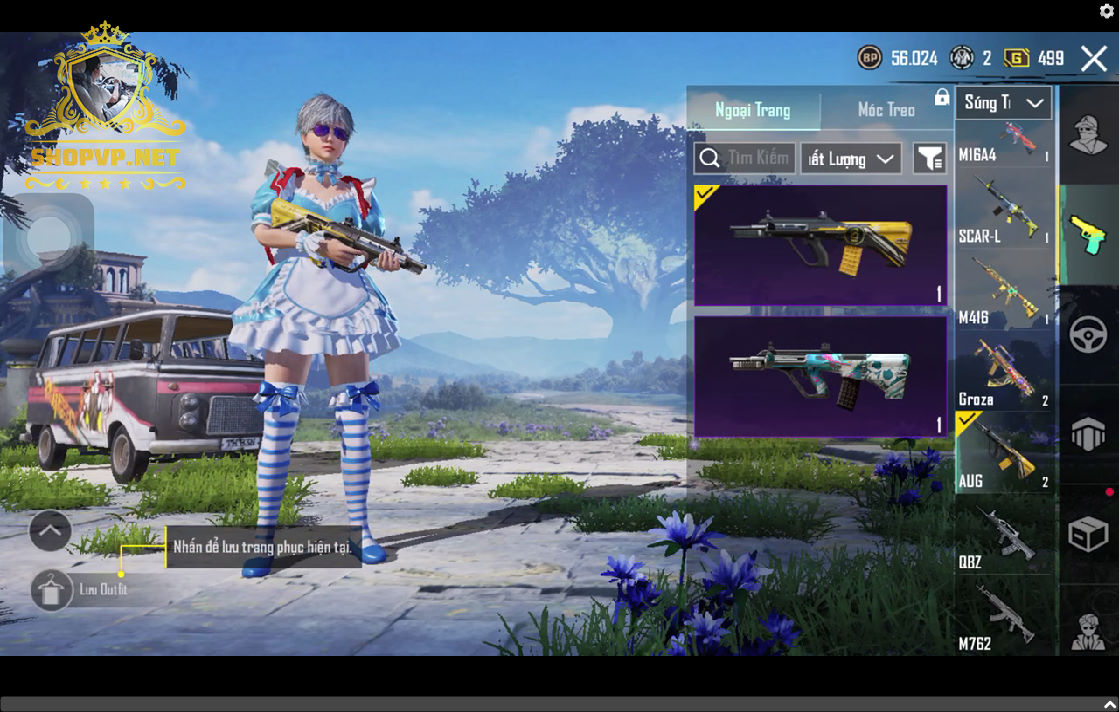
Task: Select M16A4 in the weapon list
Action: coord(1004,143)
